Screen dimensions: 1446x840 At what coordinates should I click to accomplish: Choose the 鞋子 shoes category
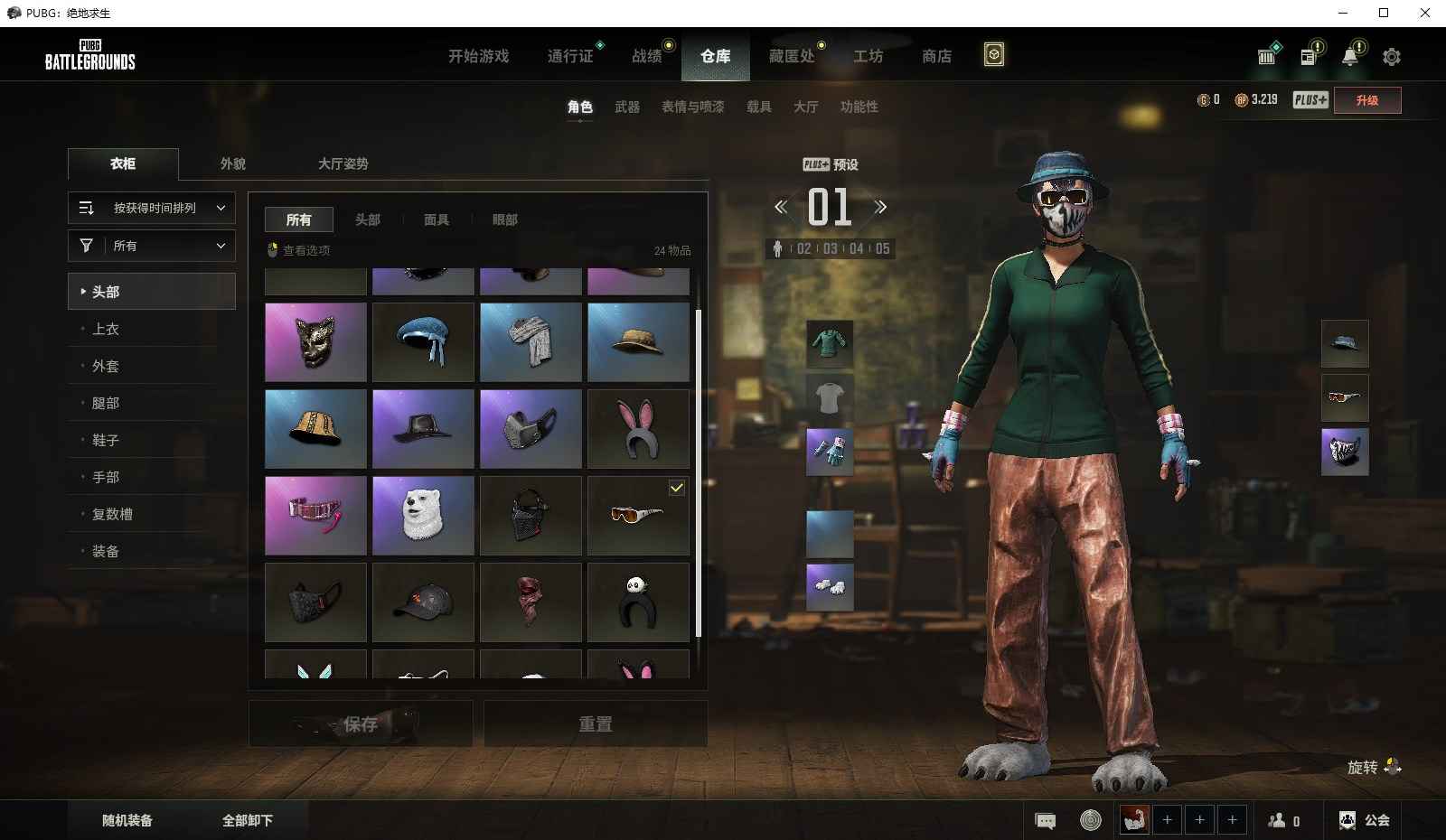point(106,440)
